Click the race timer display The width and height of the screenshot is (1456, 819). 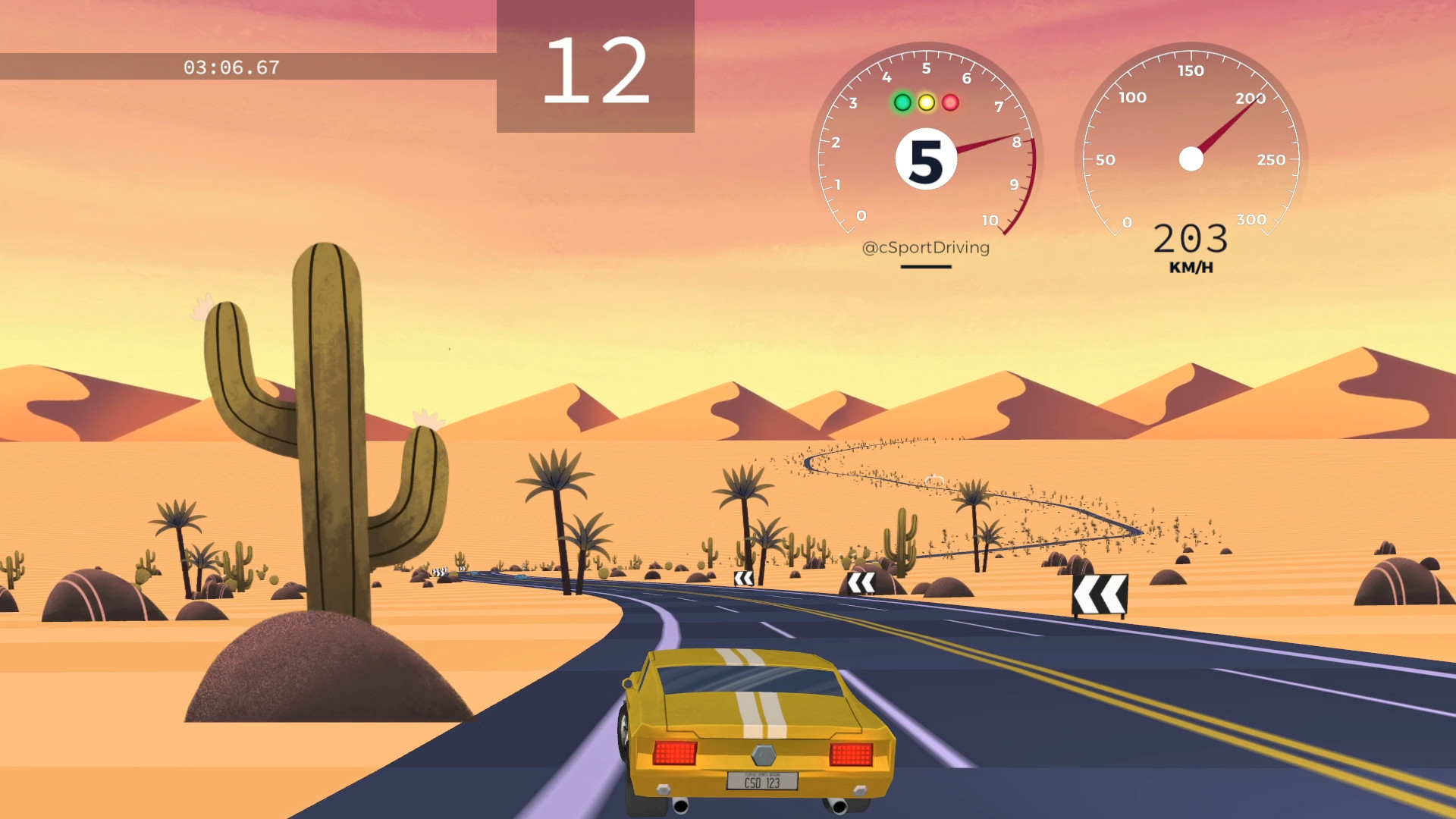230,67
